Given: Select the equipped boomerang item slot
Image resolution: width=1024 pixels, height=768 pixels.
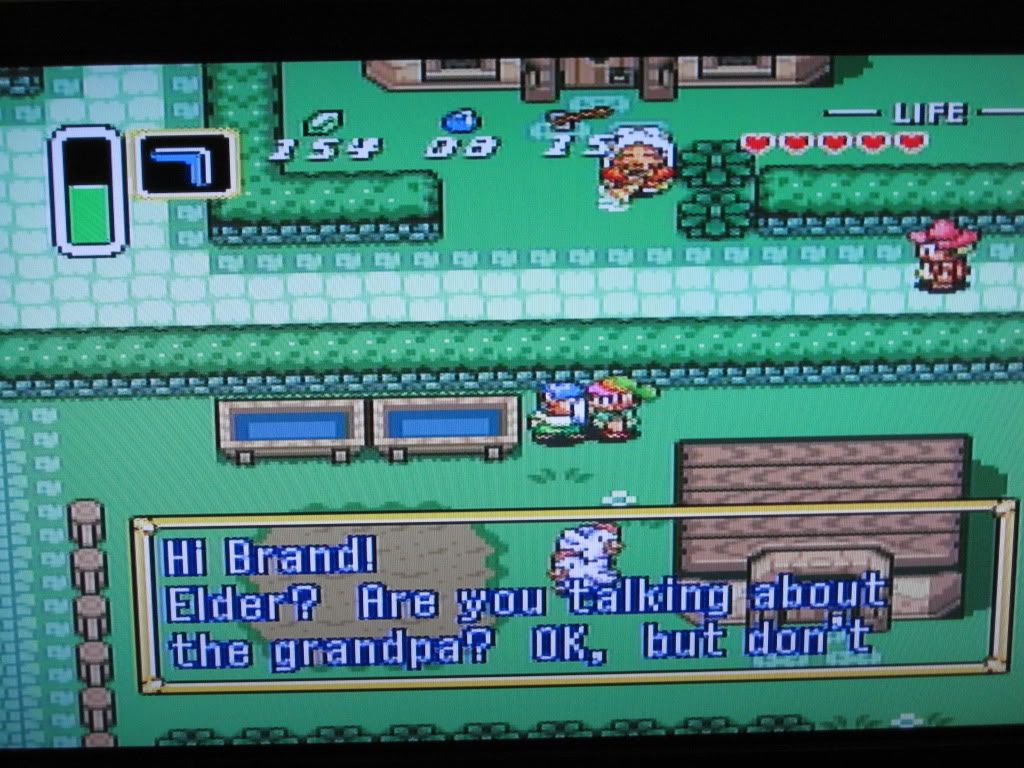Looking at the screenshot, I should (x=186, y=163).
